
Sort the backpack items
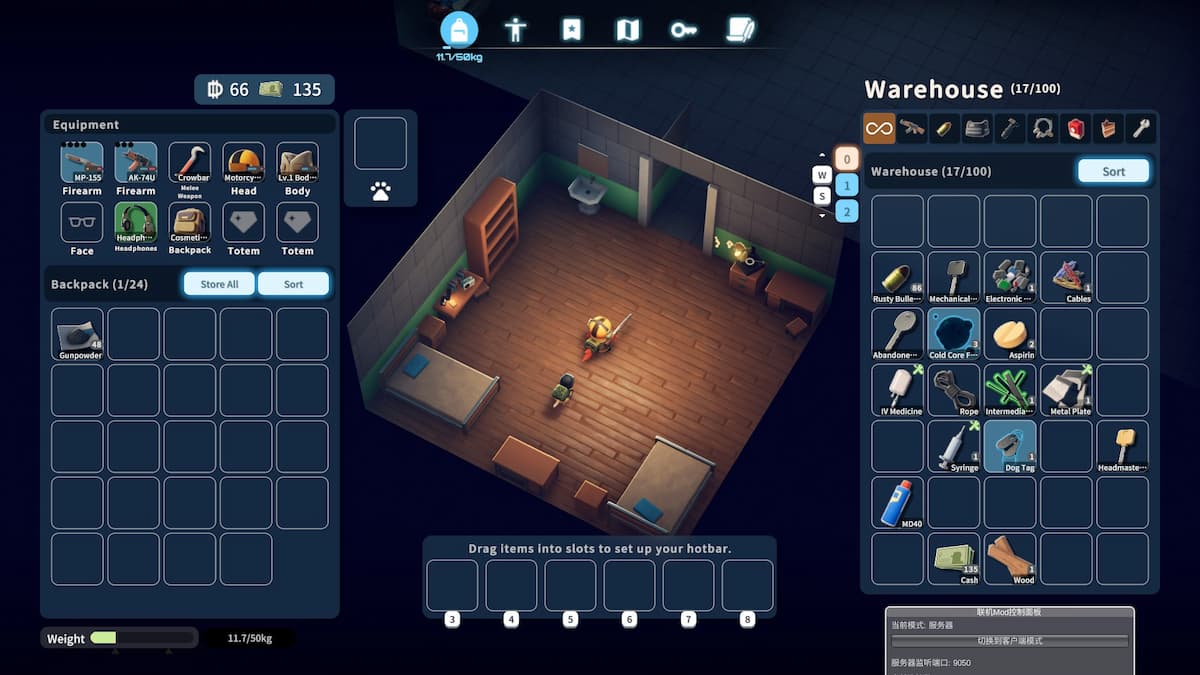coord(293,284)
